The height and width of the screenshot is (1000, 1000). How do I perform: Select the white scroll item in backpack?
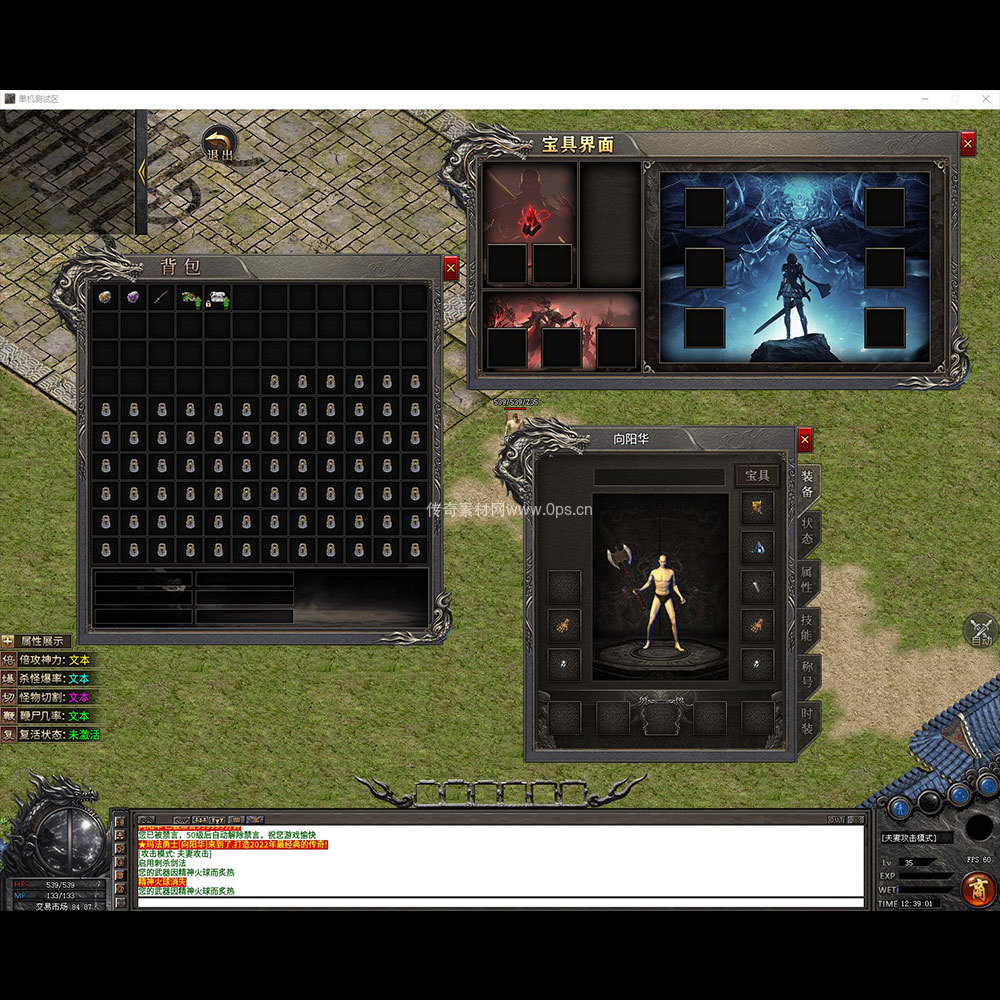[218, 297]
